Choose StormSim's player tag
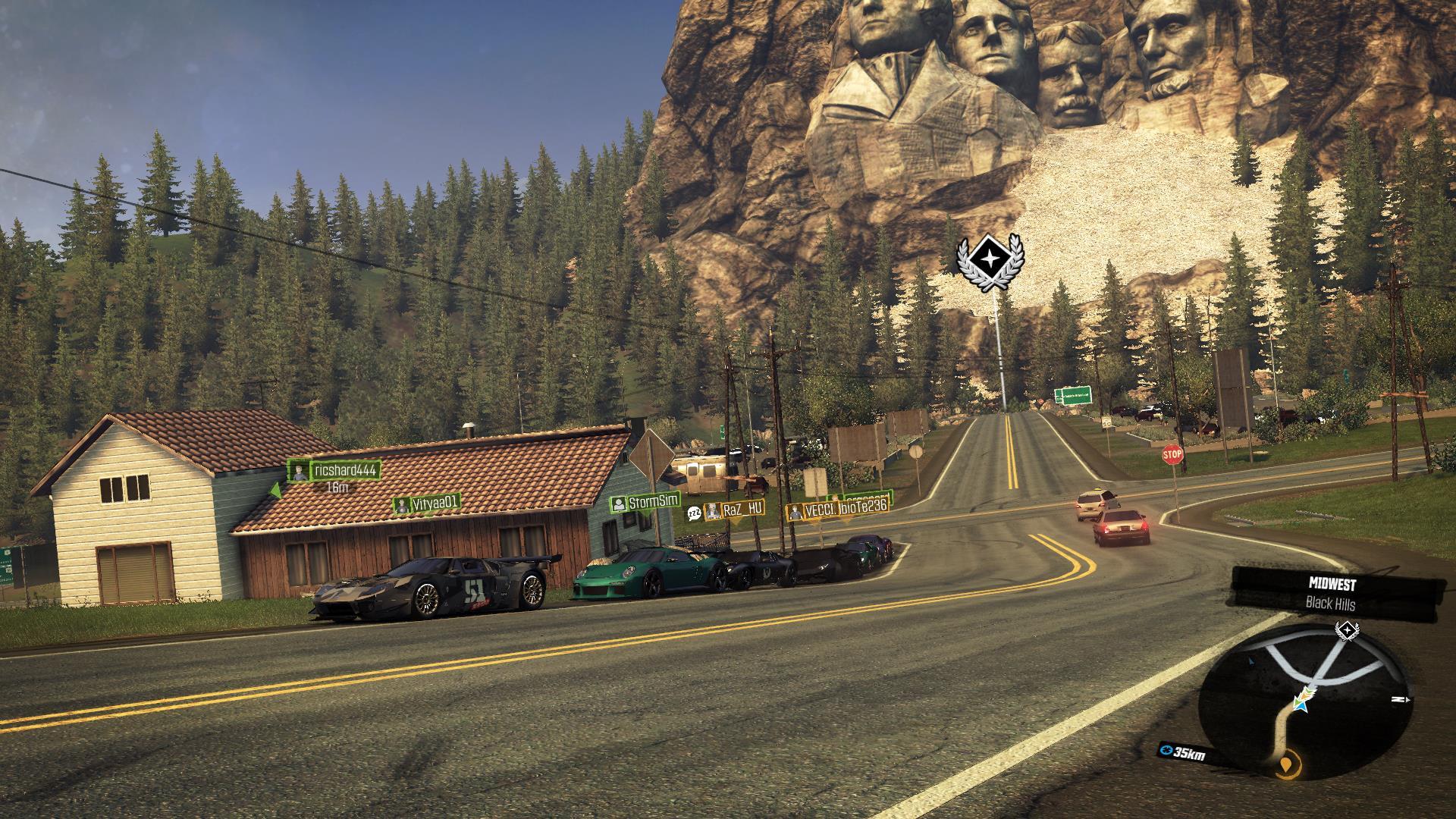Image resolution: width=1456 pixels, height=819 pixels. tap(646, 502)
